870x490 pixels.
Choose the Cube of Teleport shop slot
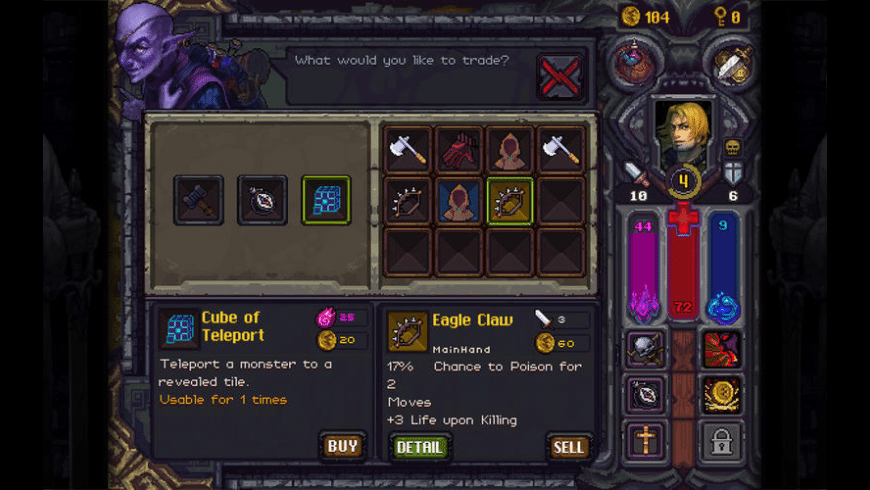click(326, 200)
